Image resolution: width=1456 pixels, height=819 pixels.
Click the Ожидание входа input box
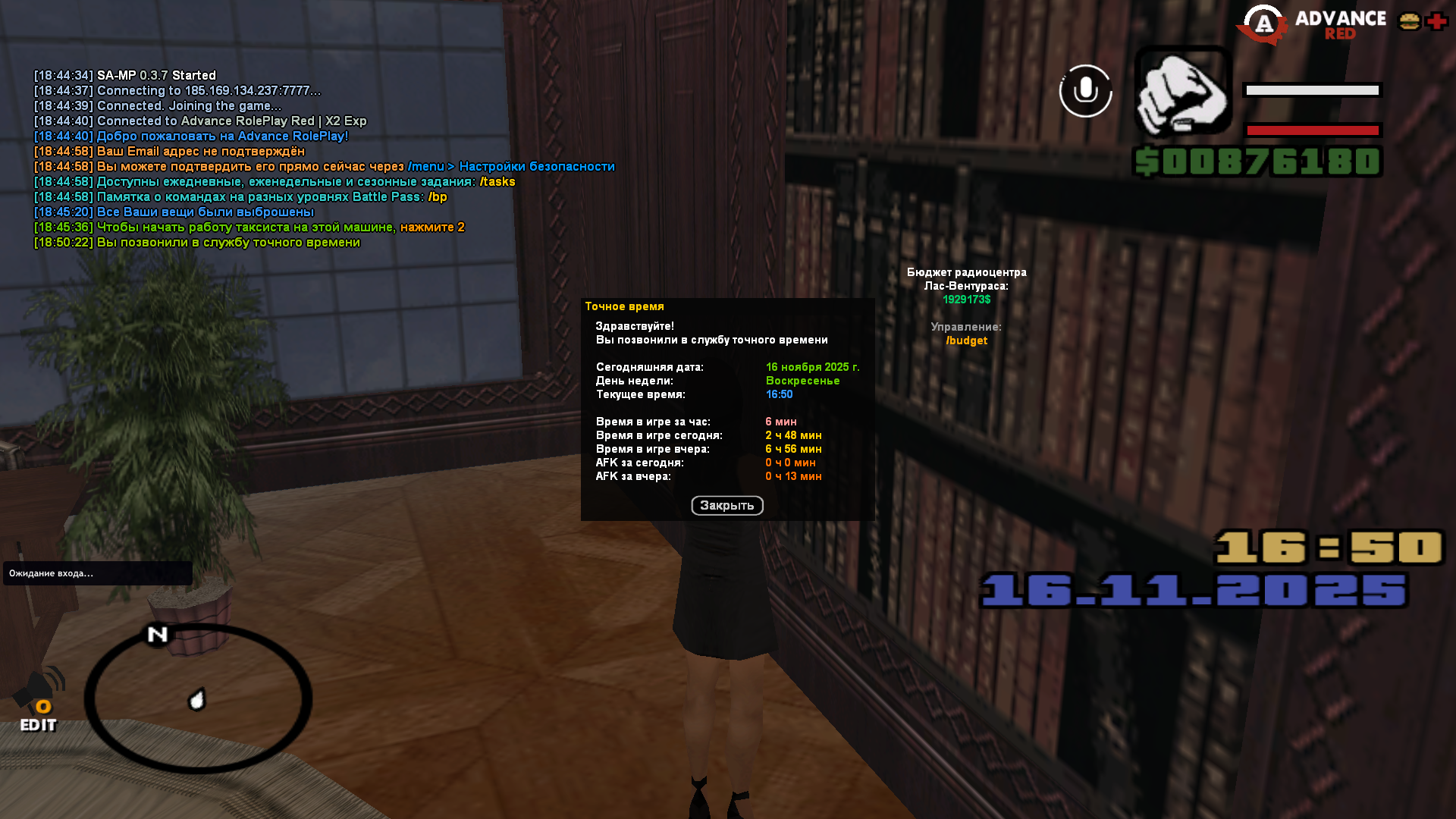click(97, 573)
